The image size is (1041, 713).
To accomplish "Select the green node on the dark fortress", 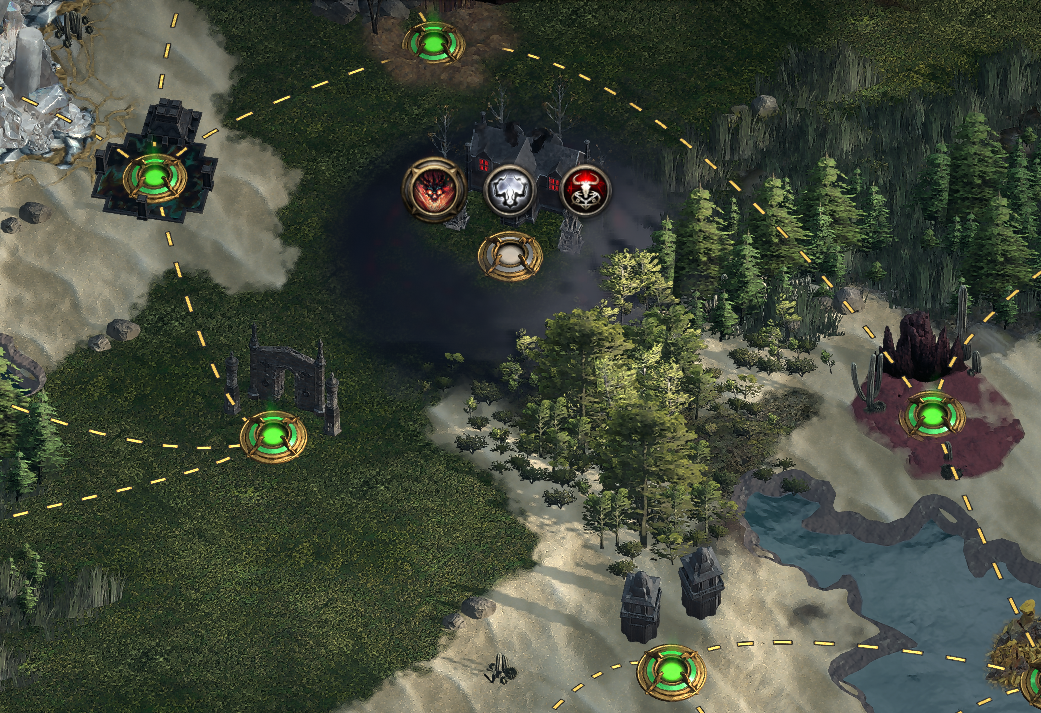I will pyautogui.click(x=155, y=178).
